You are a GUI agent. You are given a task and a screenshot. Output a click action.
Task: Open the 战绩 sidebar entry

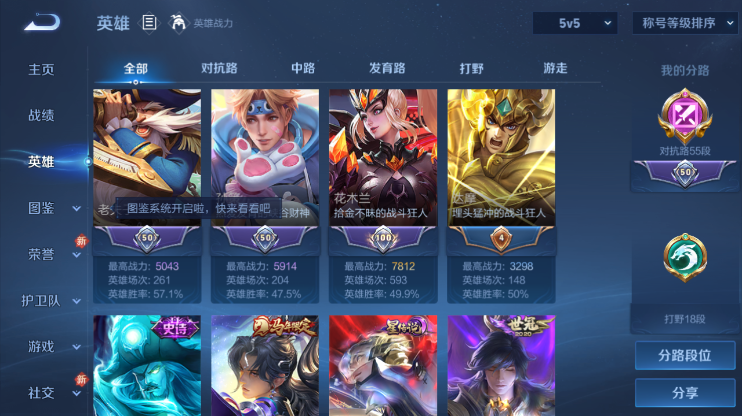pyautogui.click(x=41, y=115)
